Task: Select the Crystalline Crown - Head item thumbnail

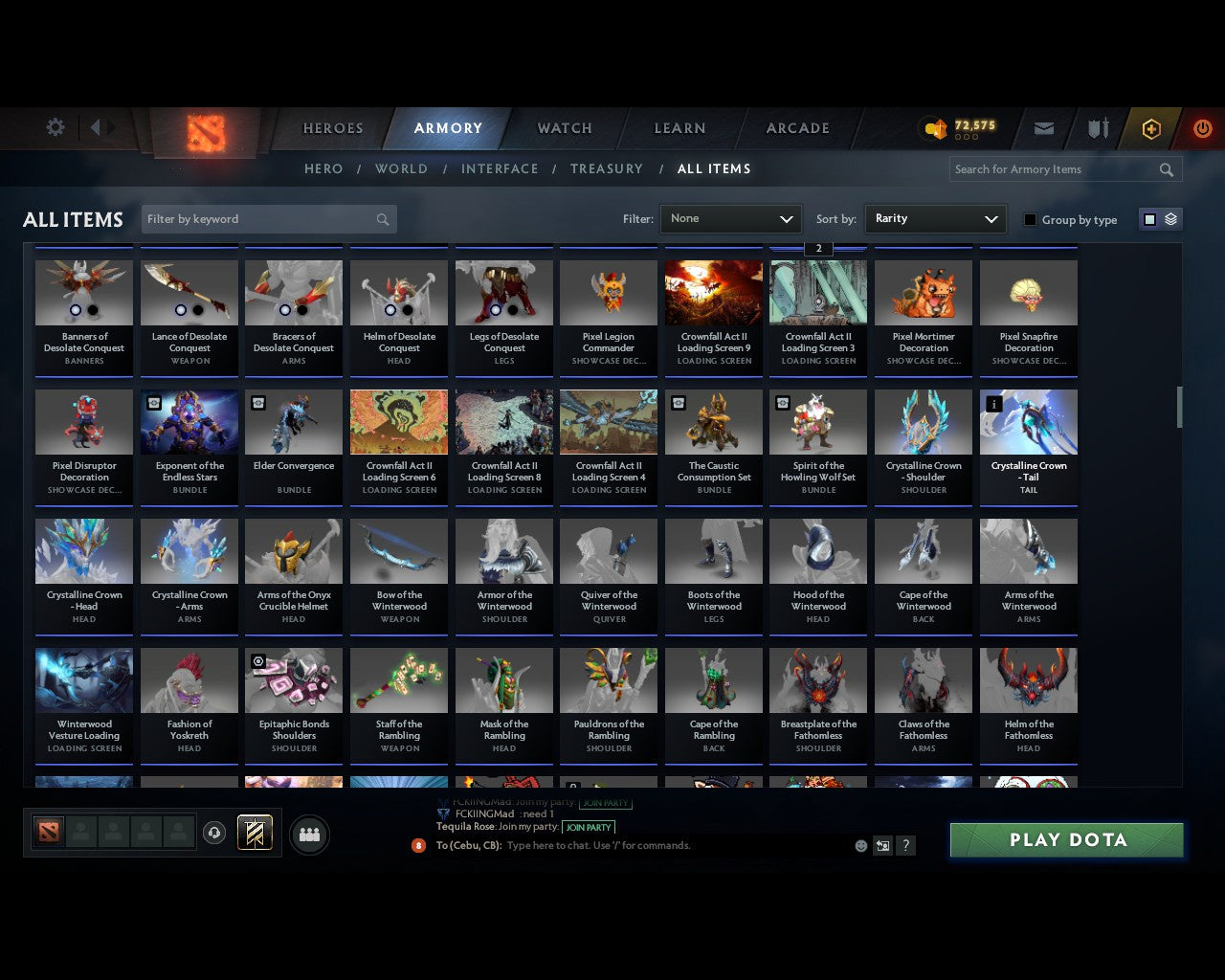Action: pyautogui.click(x=83, y=550)
